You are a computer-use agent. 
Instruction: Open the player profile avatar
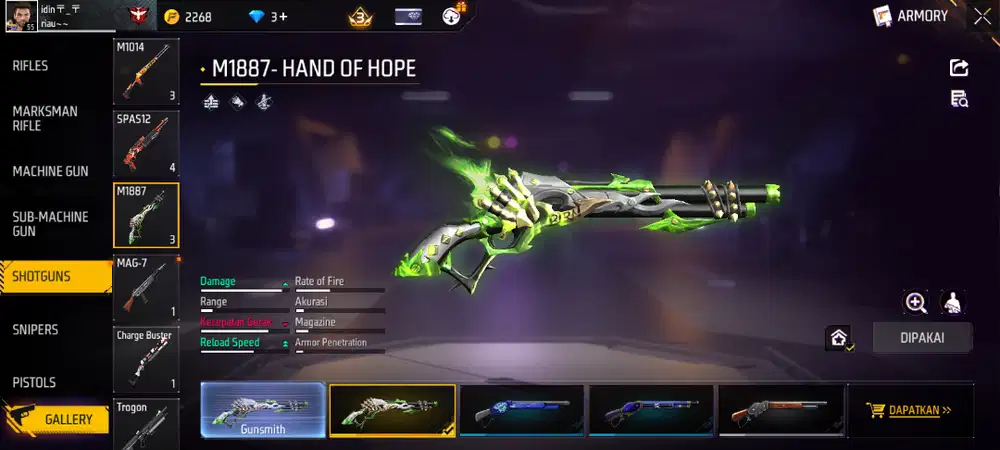[20, 16]
